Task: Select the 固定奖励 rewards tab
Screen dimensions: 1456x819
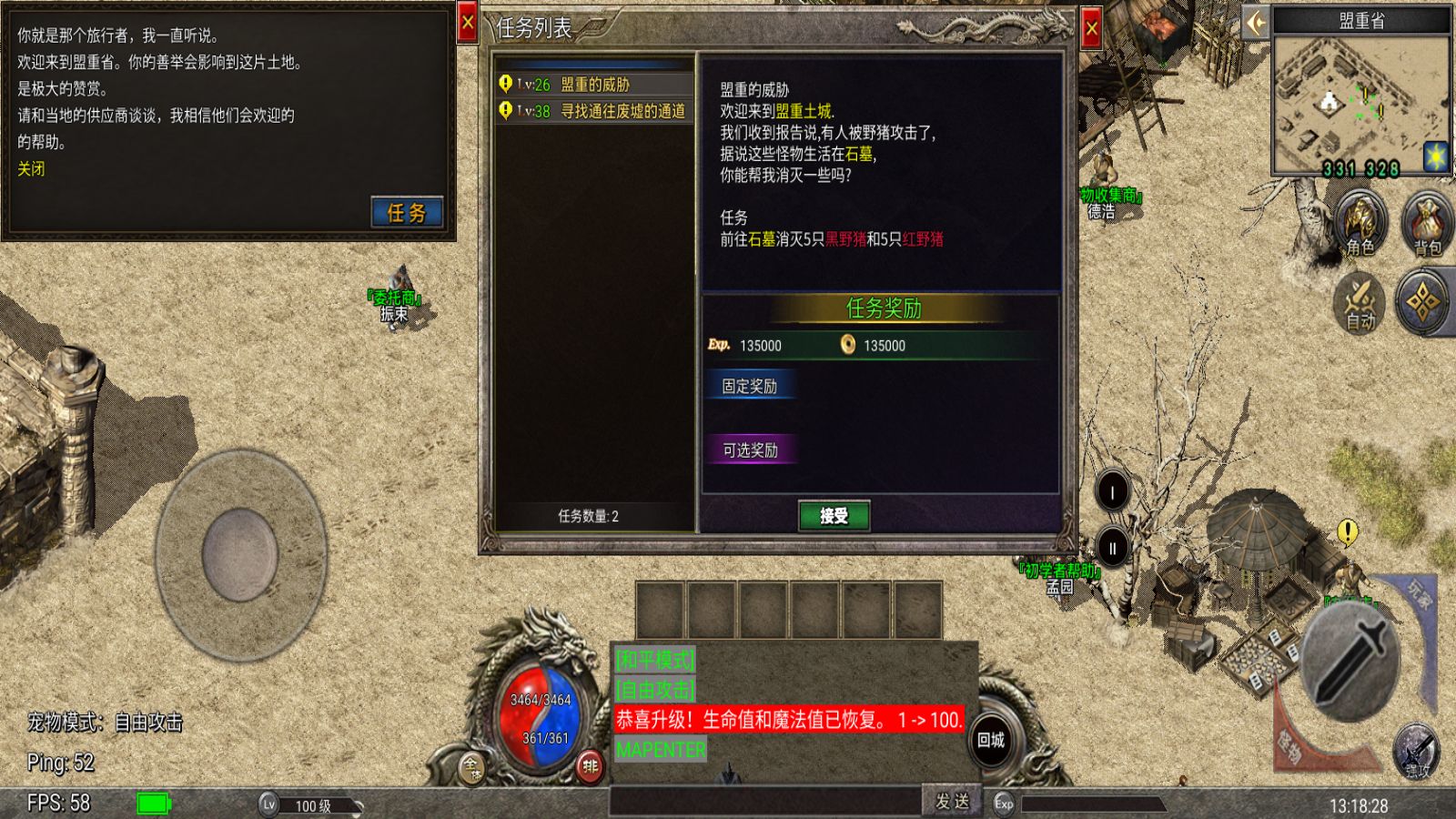Action: (x=751, y=385)
